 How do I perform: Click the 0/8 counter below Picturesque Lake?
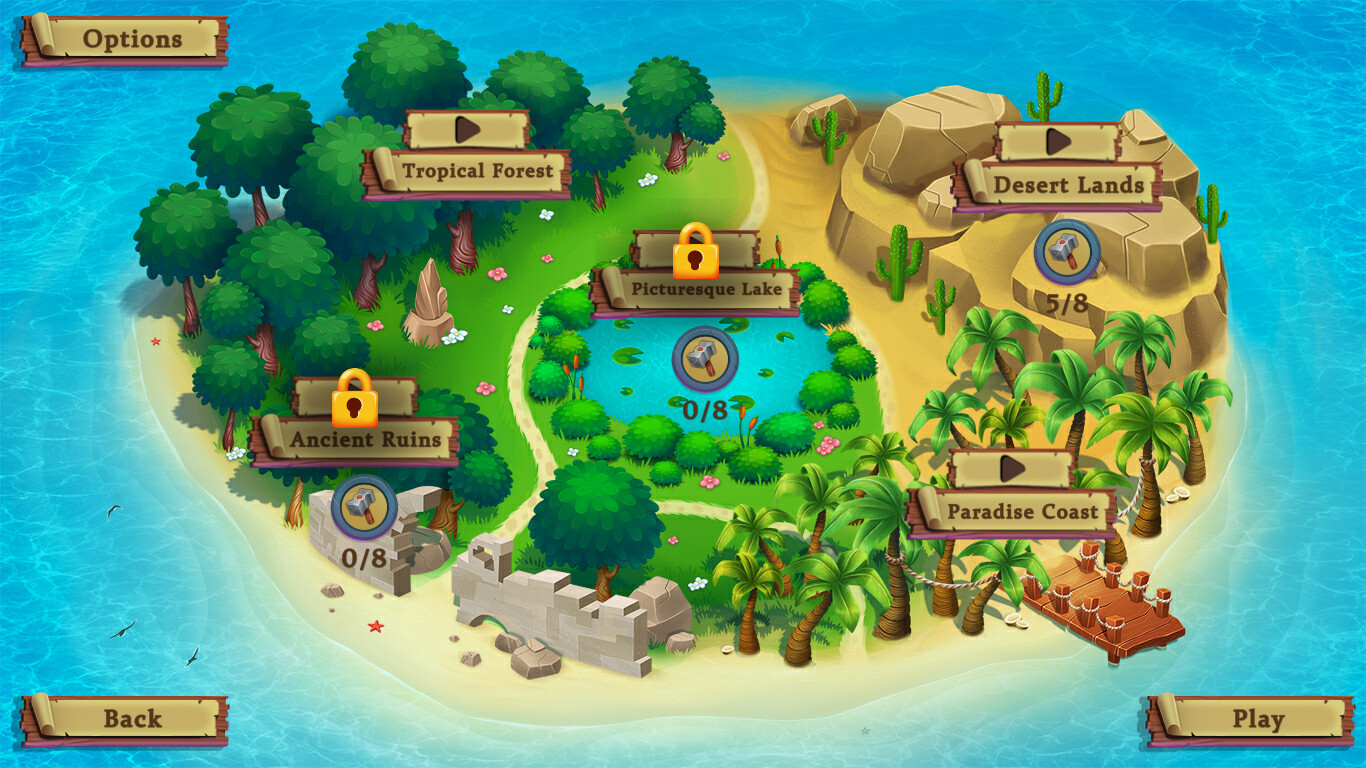point(703,409)
